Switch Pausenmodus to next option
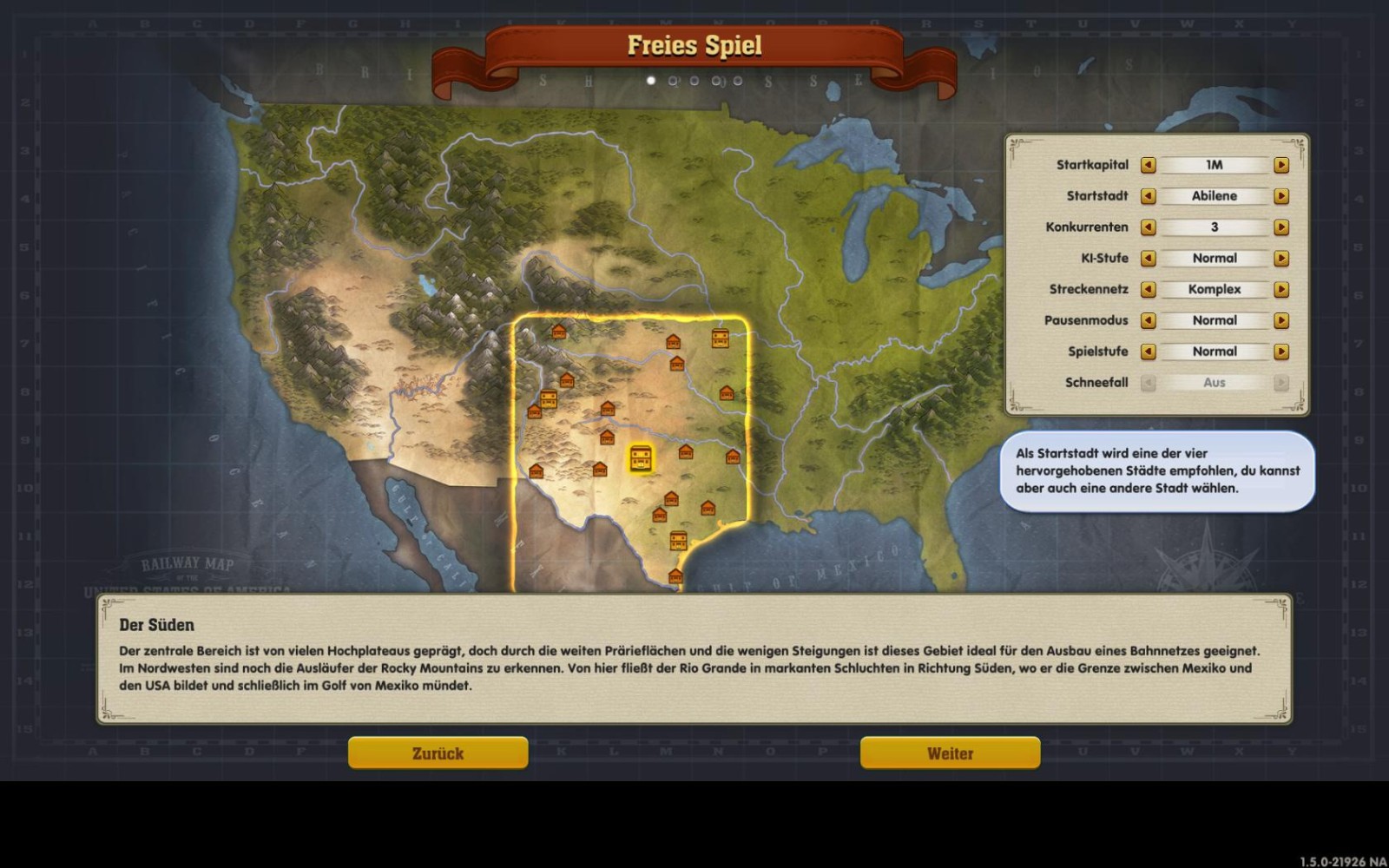 click(x=1281, y=321)
